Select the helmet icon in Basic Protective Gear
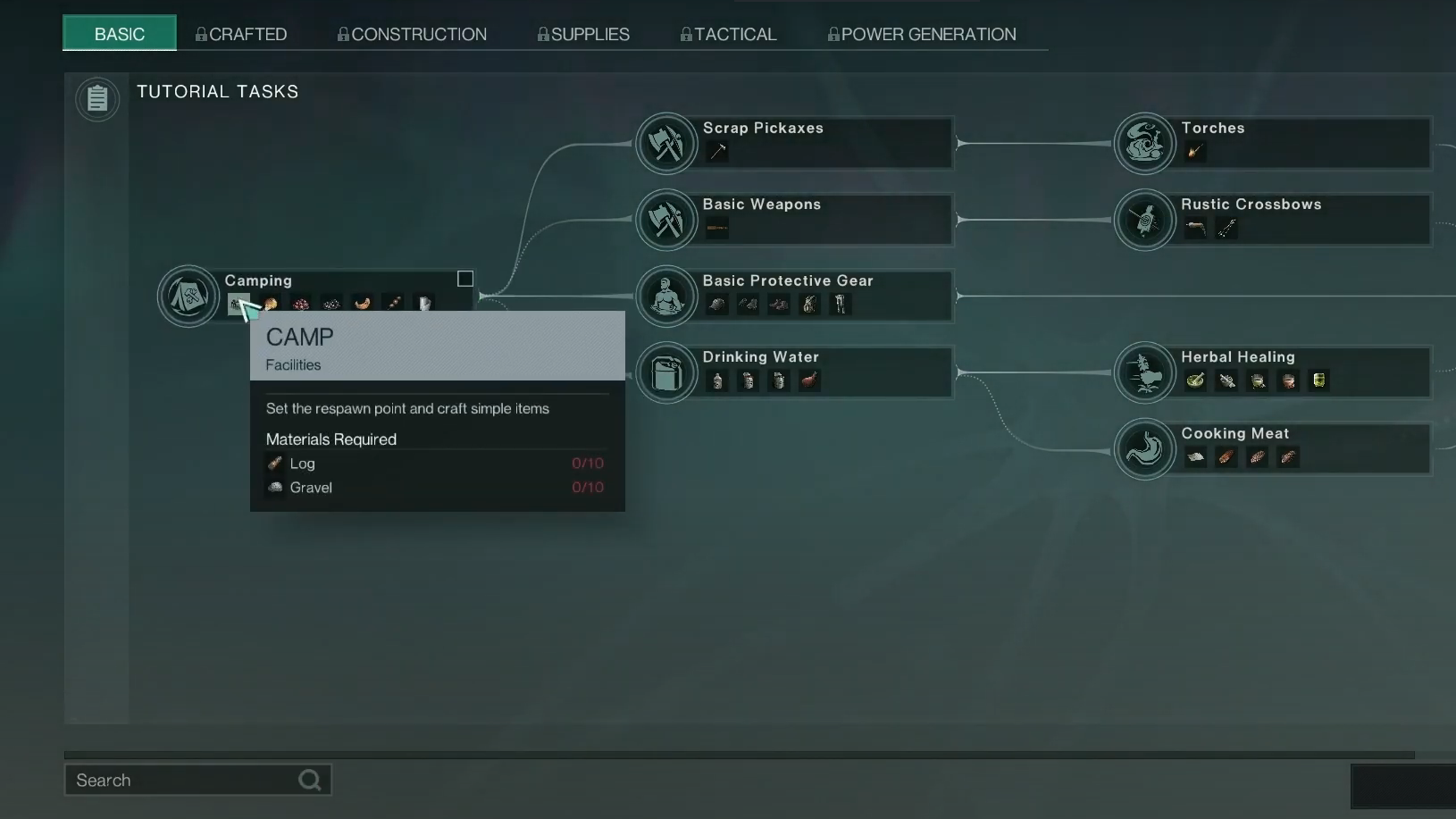This screenshot has width=1456, height=819. (718, 305)
